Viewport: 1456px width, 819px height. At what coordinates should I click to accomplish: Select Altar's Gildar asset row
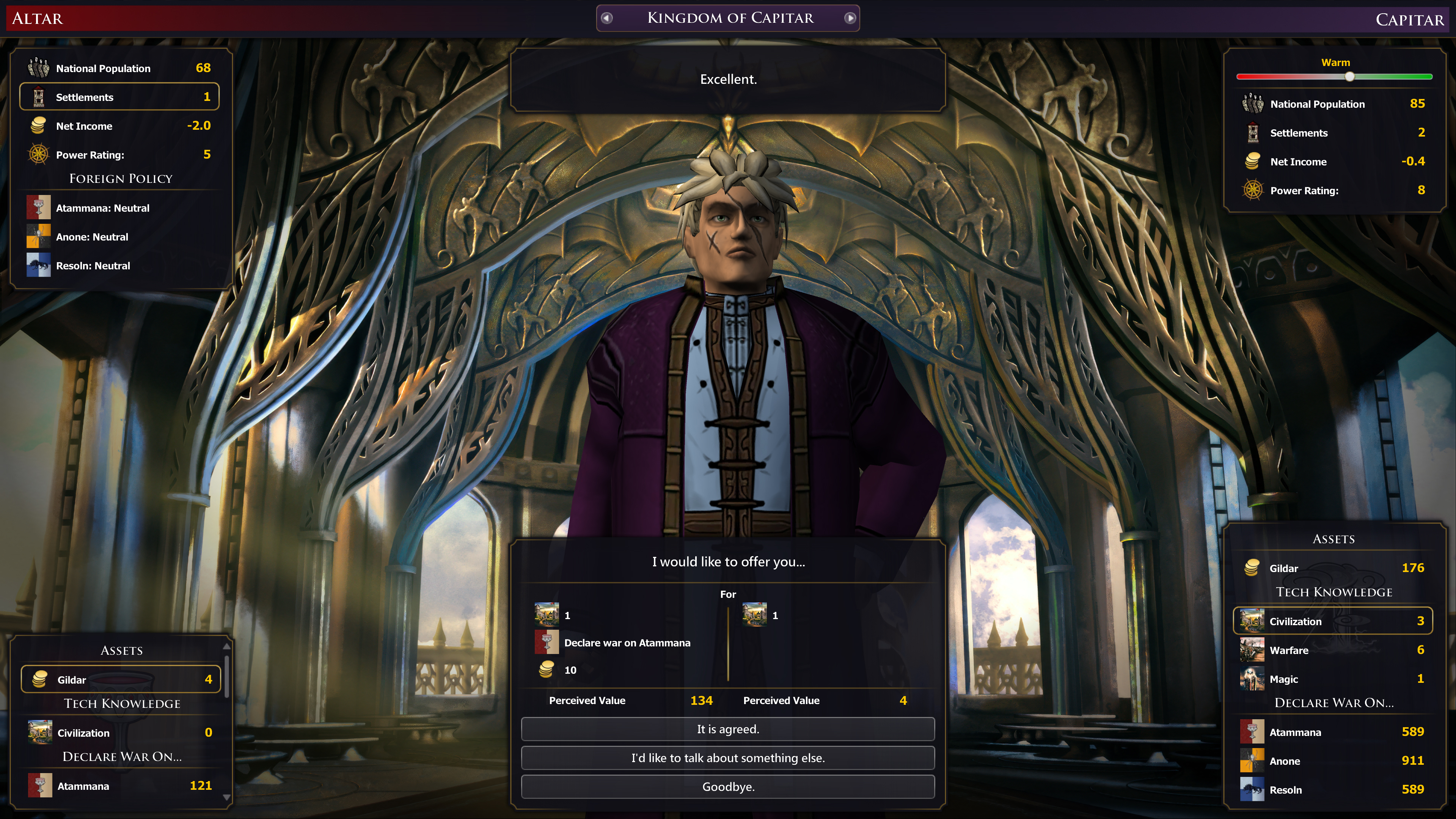point(121,679)
